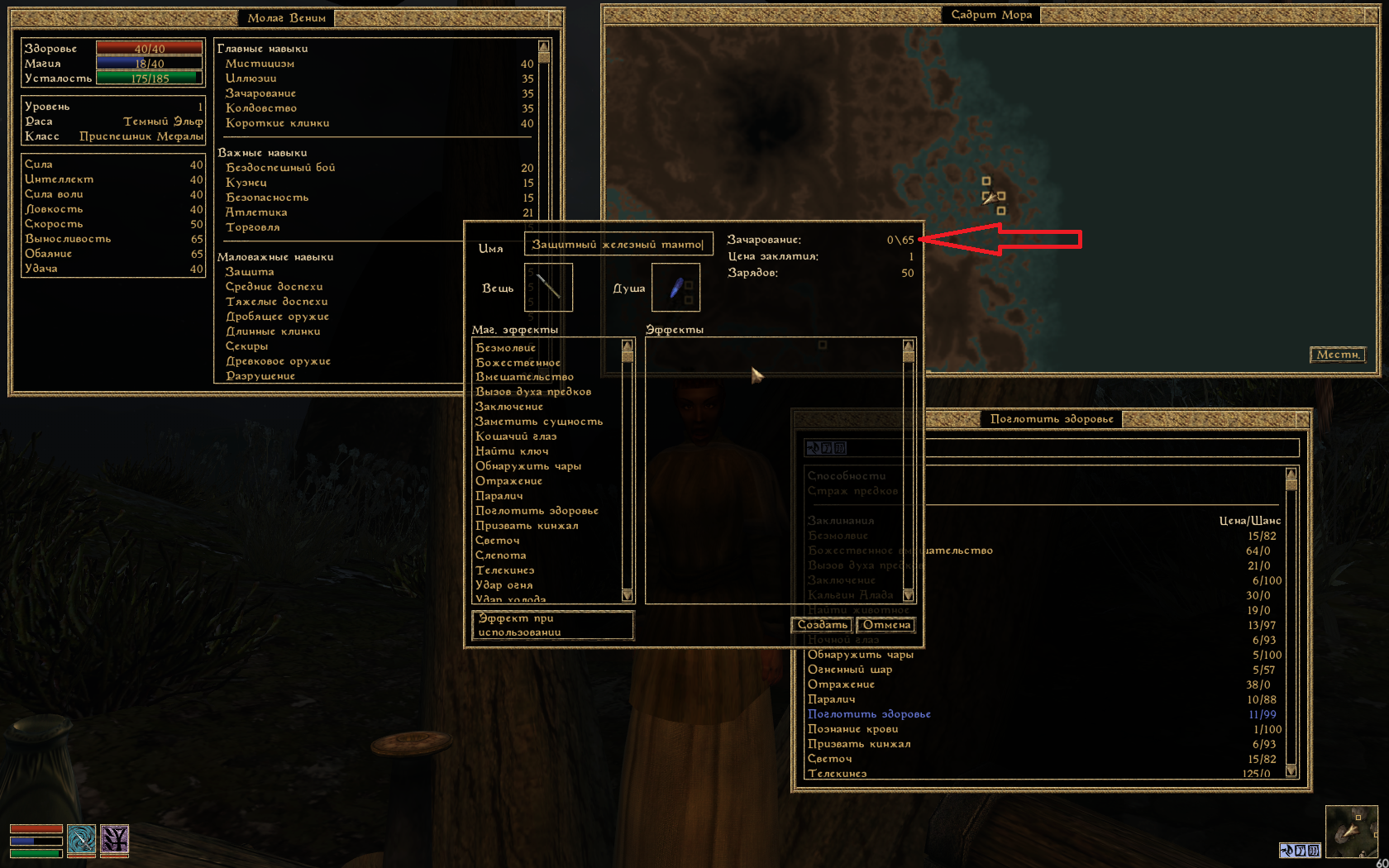Select the iron tanto item slot
1389x868 pixels.
(x=548, y=288)
